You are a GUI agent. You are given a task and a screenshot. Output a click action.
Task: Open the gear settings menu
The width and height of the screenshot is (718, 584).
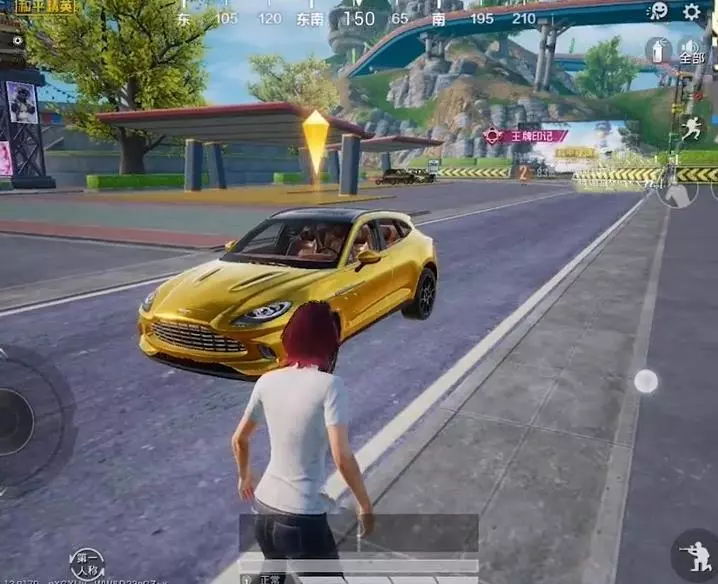click(x=691, y=12)
